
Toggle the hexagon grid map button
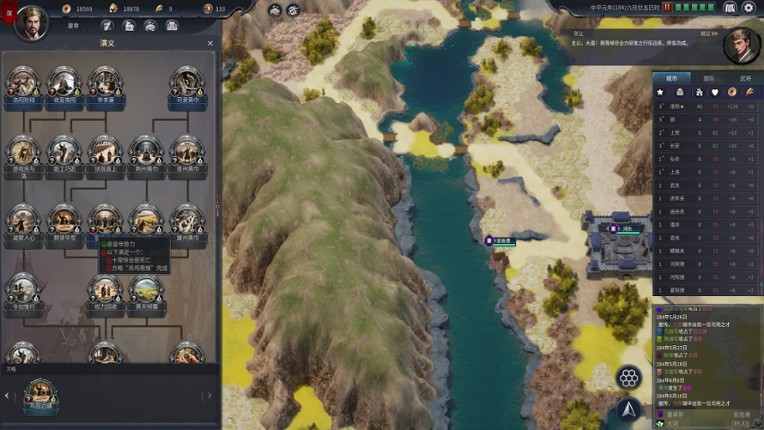[x=629, y=377]
